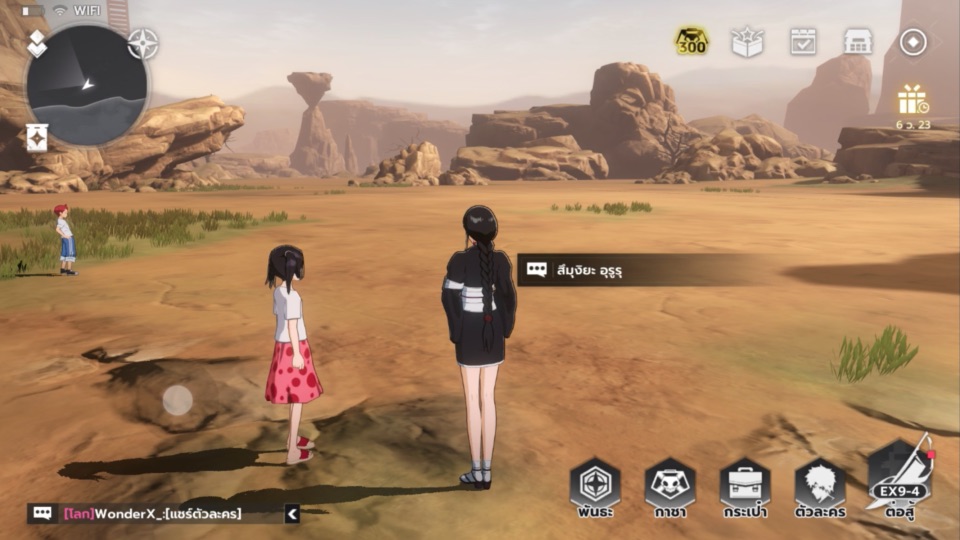Open the calendar checkmark daily tasks
The height and width of the screenshot is (540, 960).
pos(803,41)
